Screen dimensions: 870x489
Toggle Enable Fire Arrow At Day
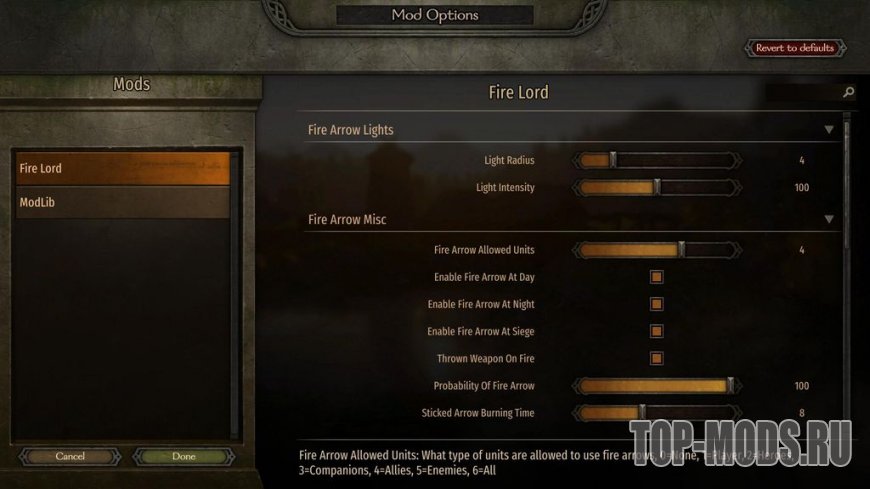[x=657, y=277]
